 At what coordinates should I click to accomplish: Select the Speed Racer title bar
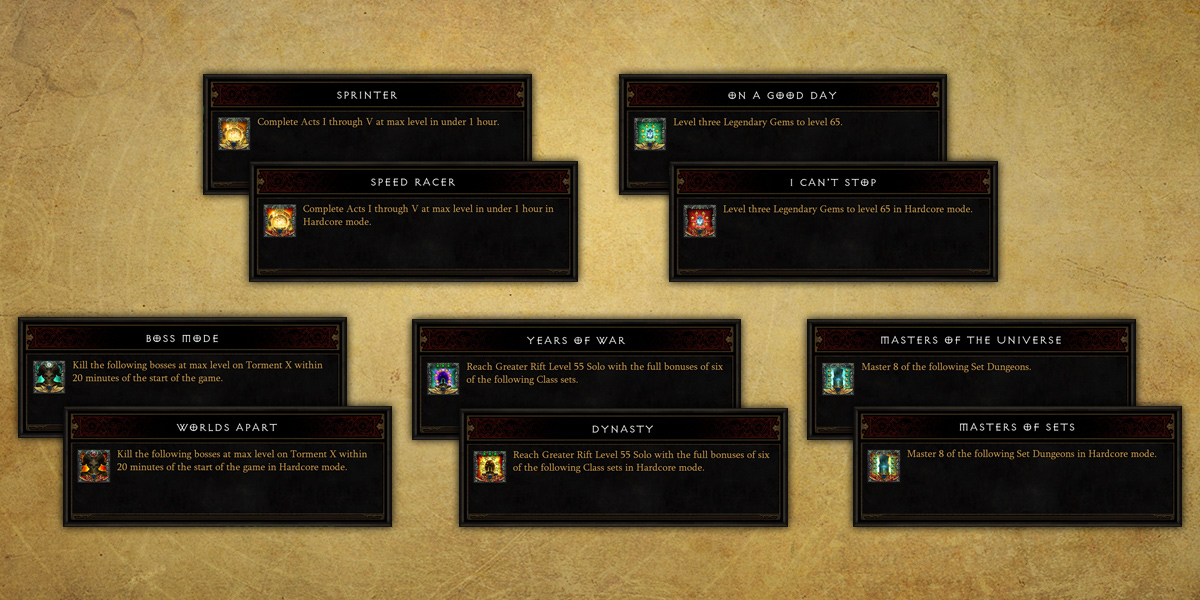coord(413,182)
